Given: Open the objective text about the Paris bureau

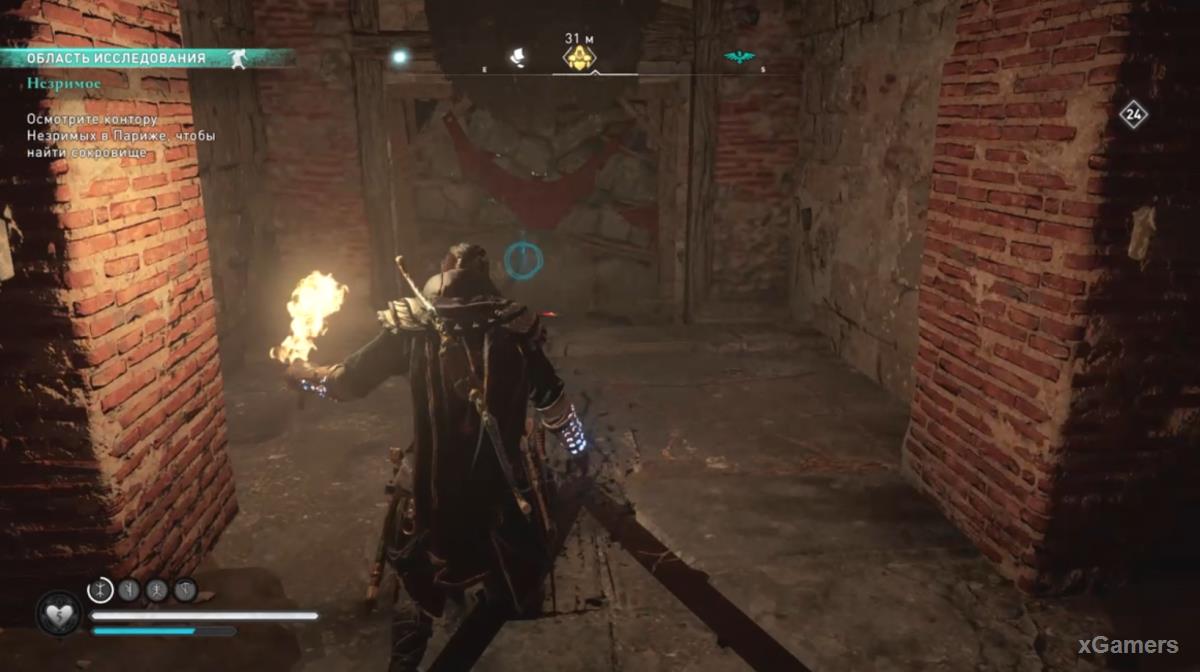Looking at the screenshot, I should [x=120, y=136].
